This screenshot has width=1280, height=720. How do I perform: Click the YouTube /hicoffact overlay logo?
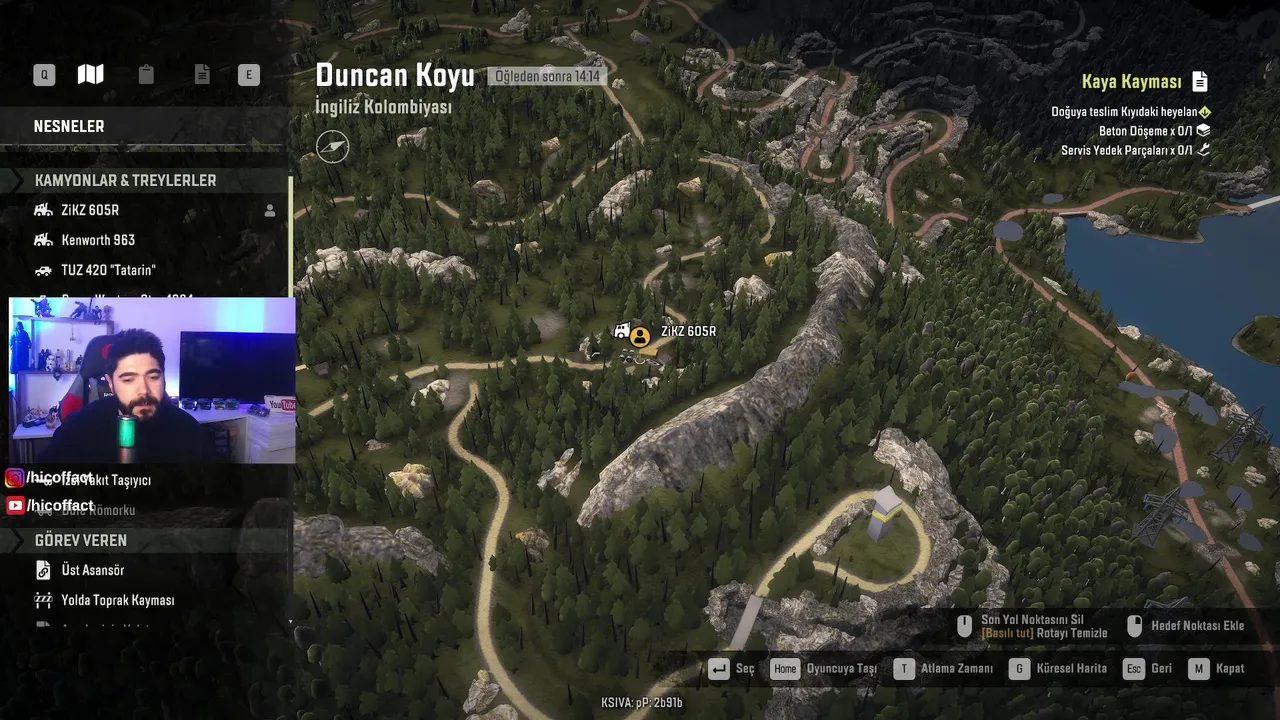click(x=15, y=506)
